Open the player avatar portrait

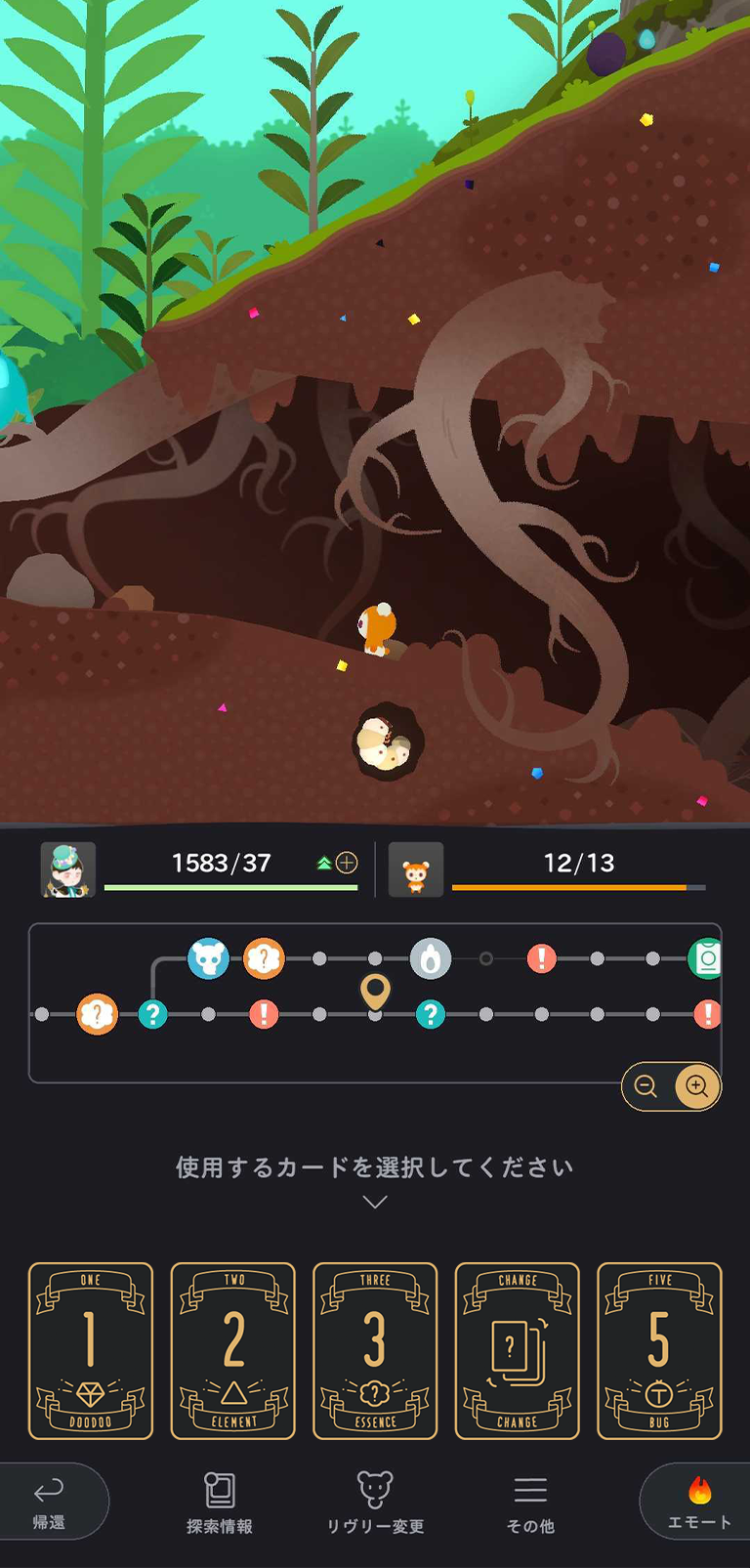[x=67, y=869]
